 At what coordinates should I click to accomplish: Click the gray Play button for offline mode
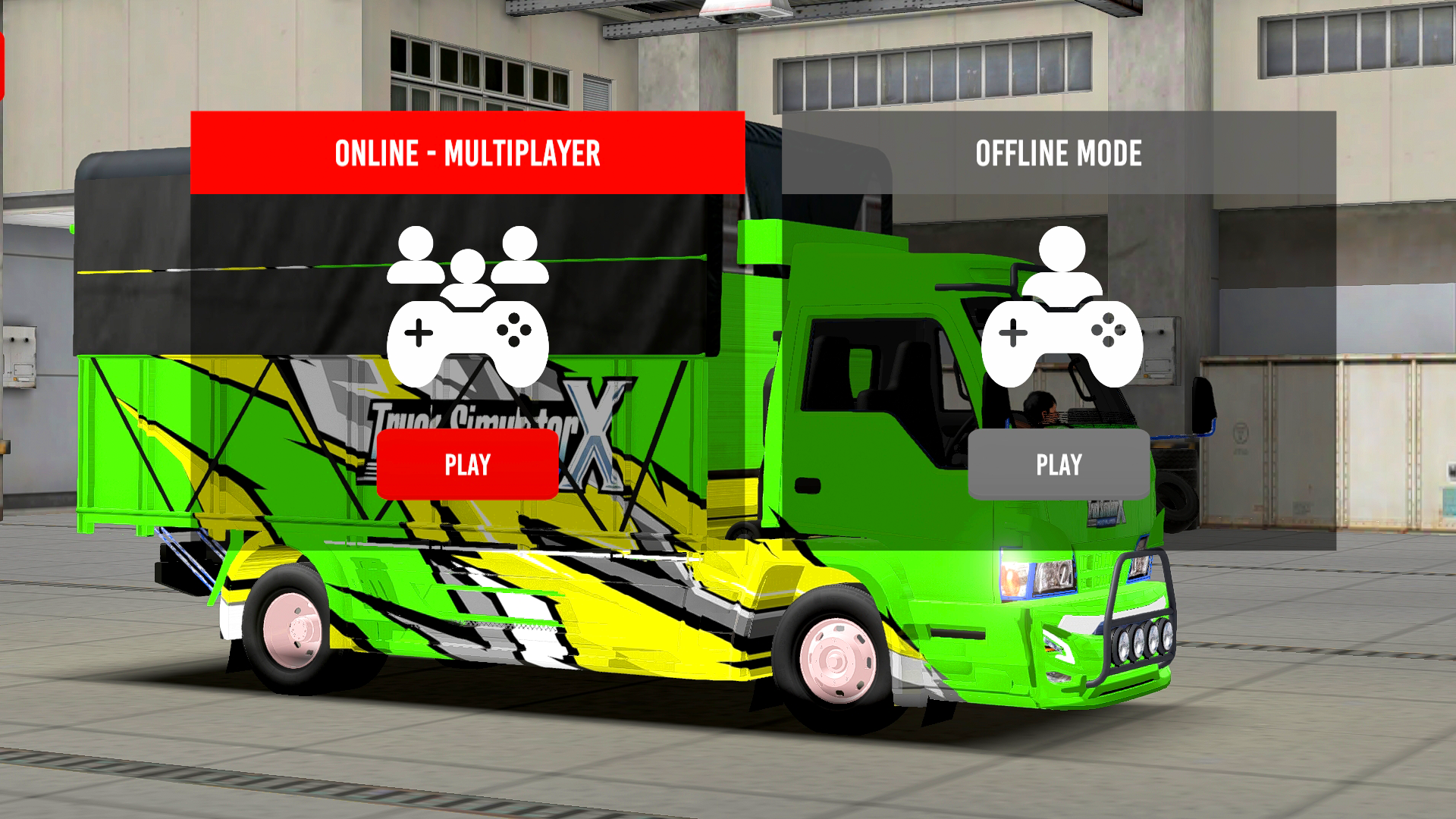click(x=1059, y=464)
